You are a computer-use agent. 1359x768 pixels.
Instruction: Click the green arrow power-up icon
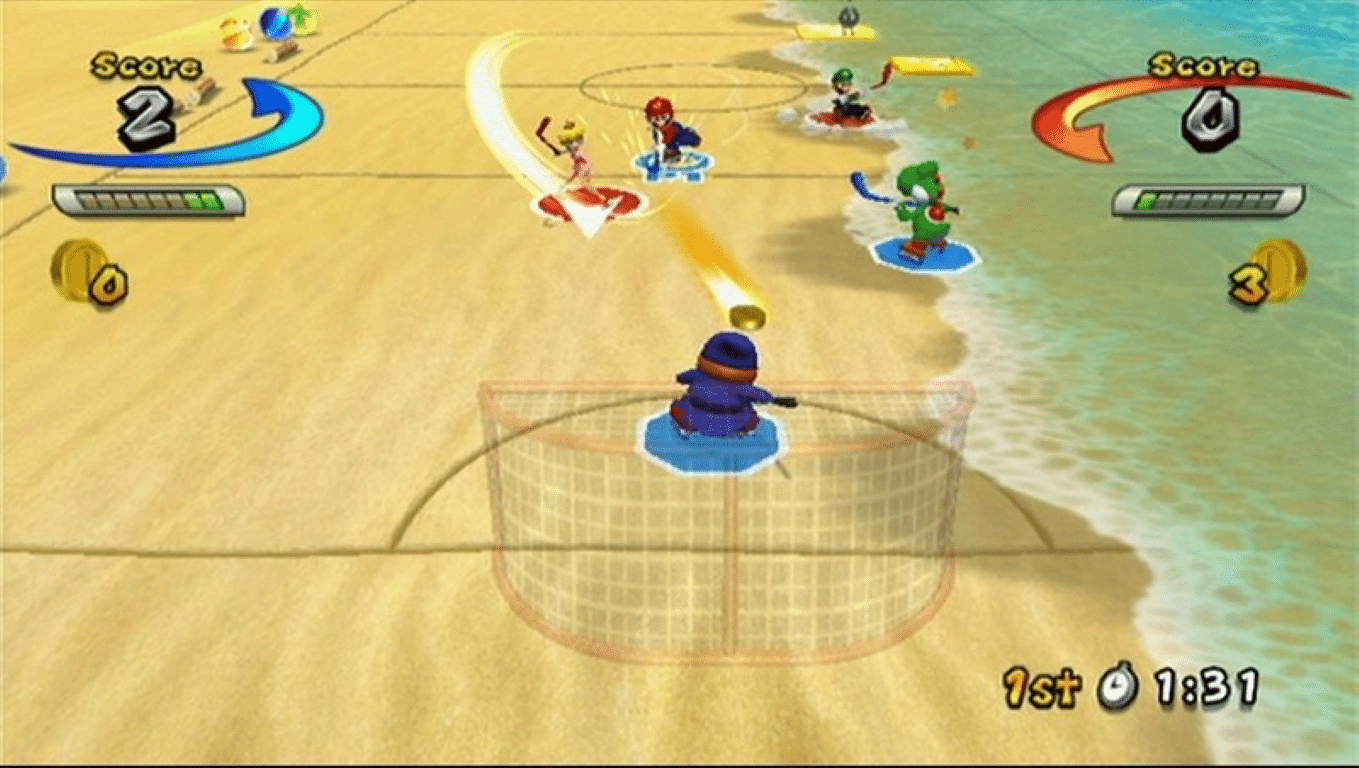tap(297, 17)
